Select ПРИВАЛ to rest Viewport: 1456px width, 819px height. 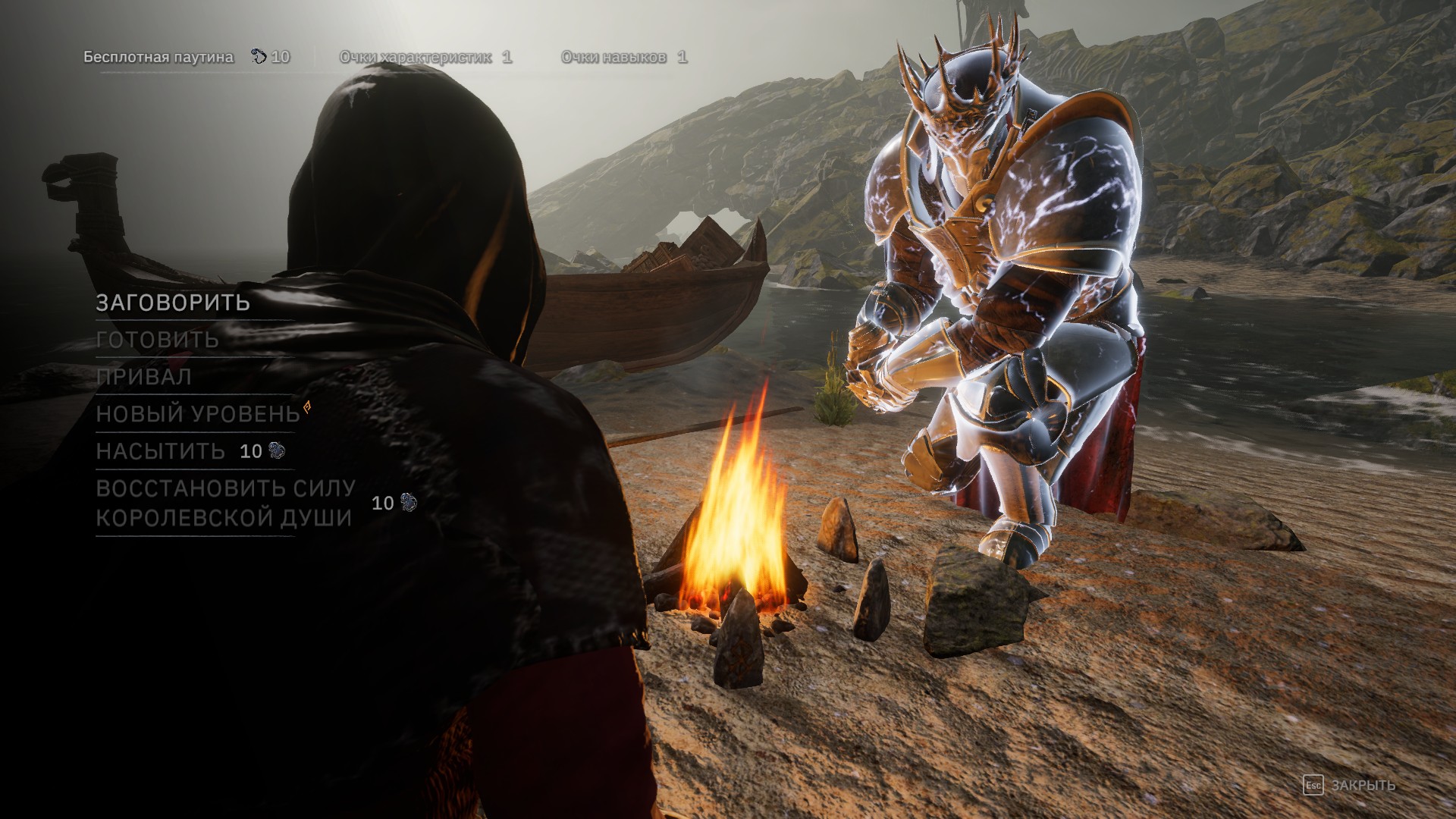[x=144, y=377]
